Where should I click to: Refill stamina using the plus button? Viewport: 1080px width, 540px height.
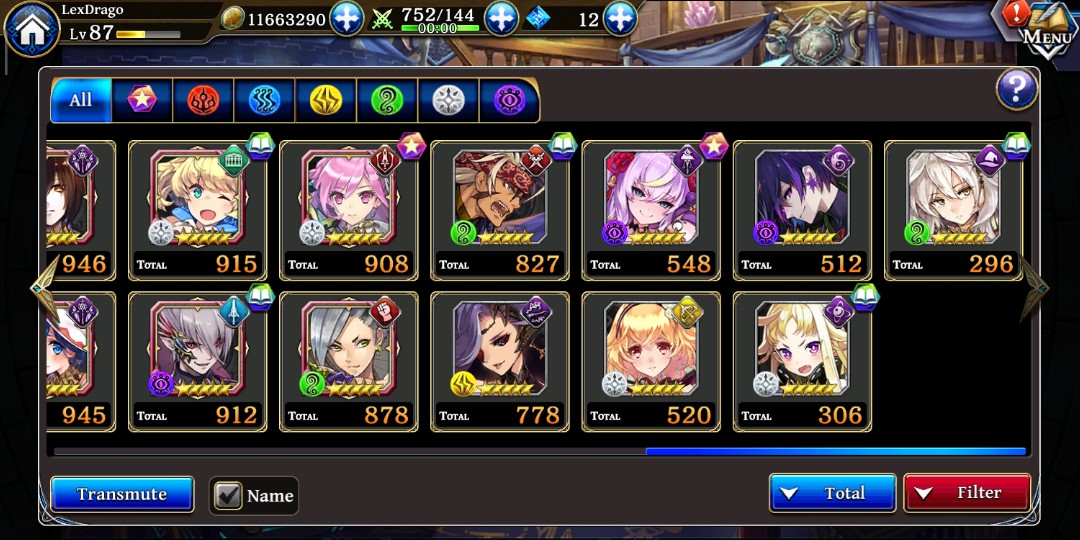pos(501,19)
